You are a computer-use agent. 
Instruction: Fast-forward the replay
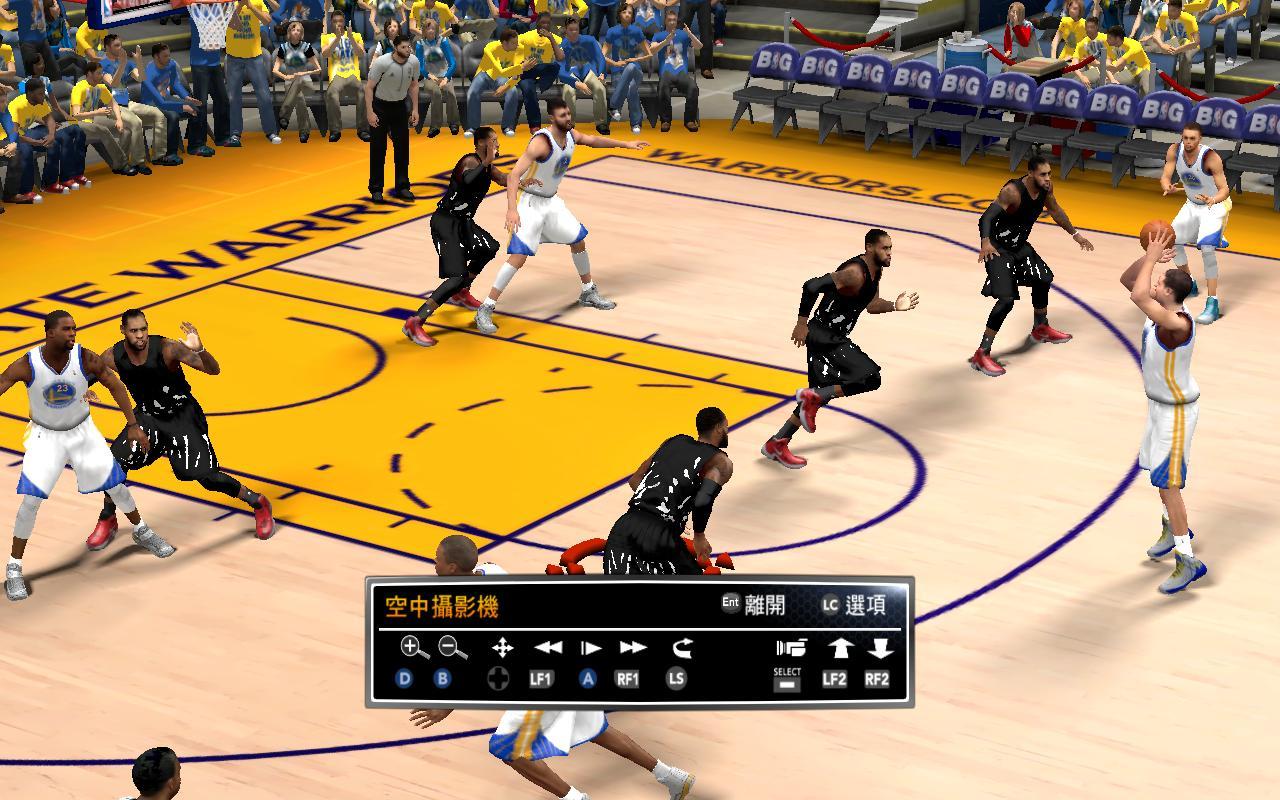click(x=632, y=648)
